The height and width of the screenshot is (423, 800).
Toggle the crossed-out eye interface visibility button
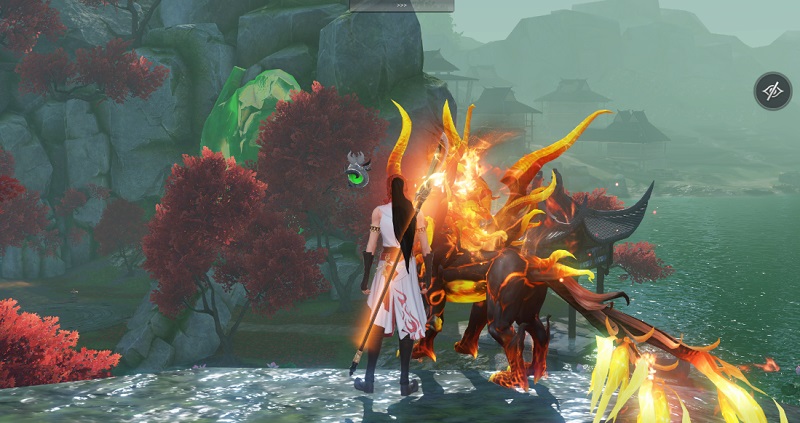click(x=772, y=91)
